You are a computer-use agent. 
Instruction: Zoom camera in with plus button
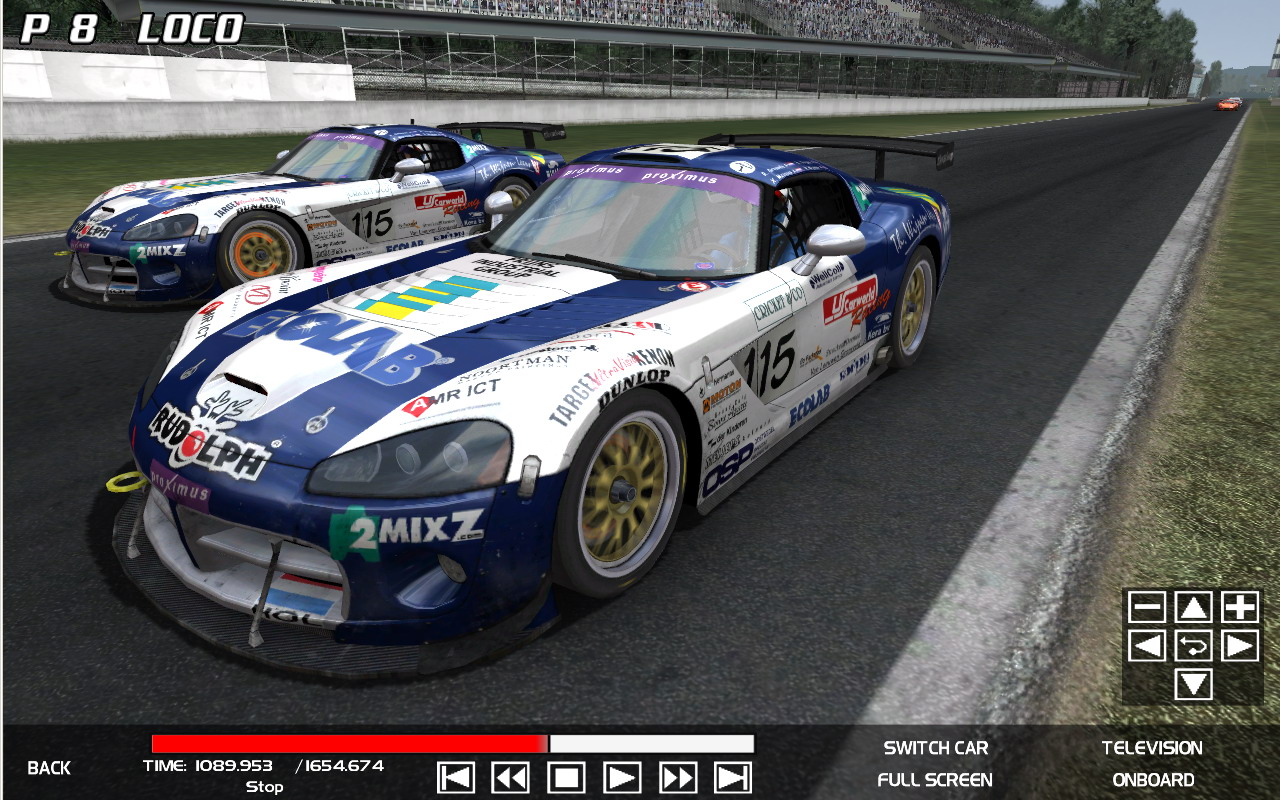[x=1240, y=607]
